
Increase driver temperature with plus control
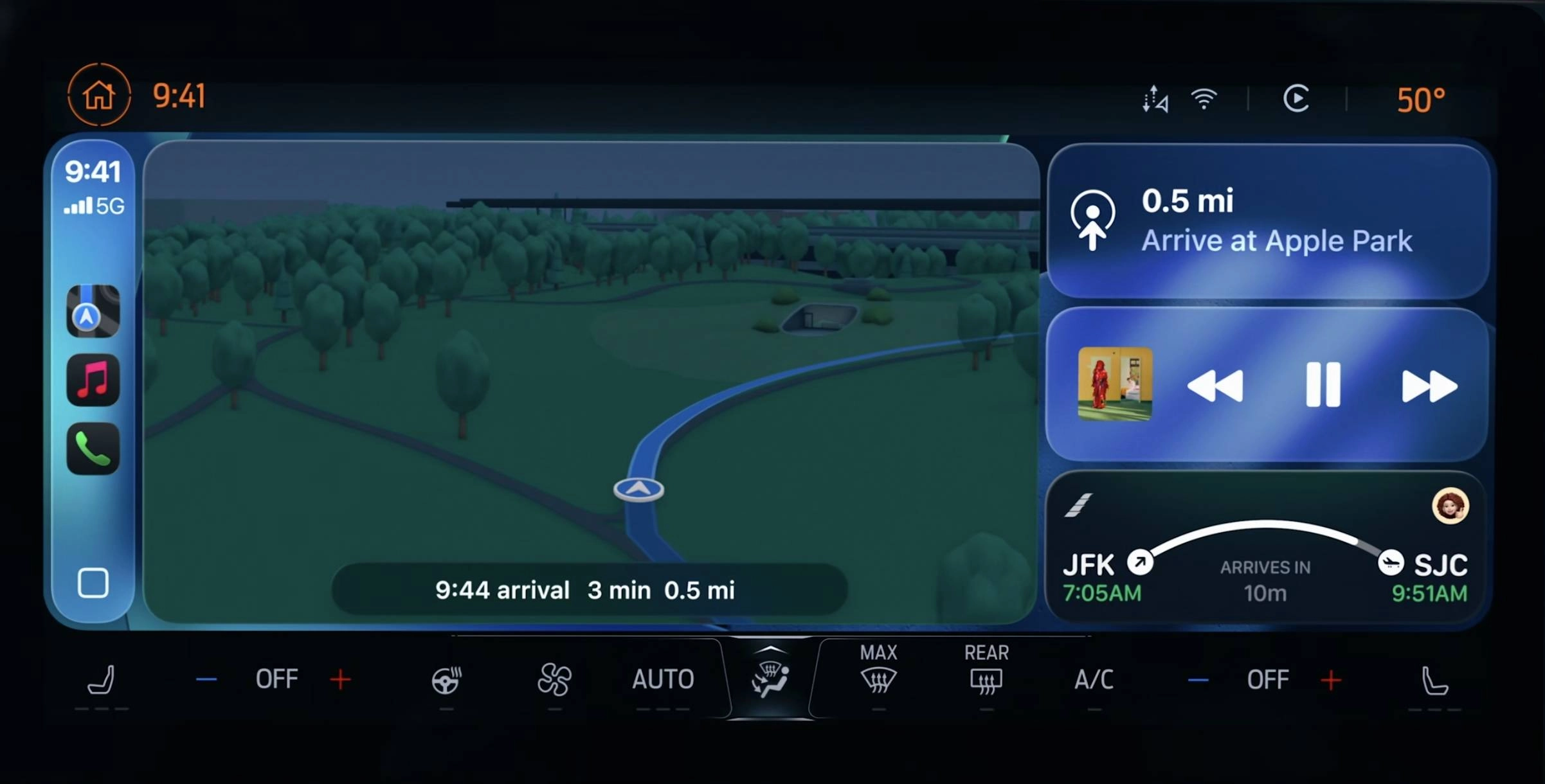(x=341, y=680)
